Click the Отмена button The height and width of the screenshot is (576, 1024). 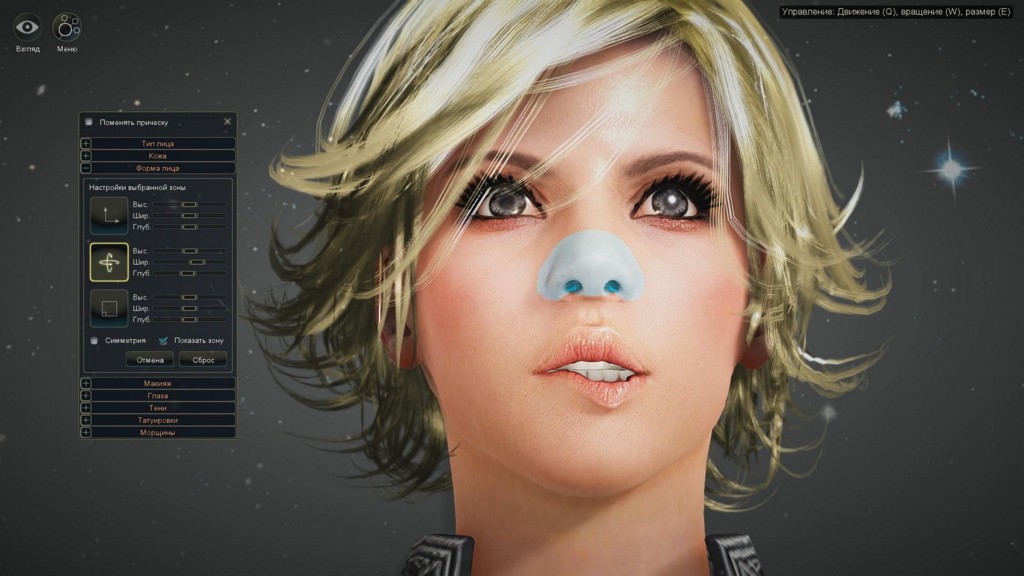tap(150, 359)
